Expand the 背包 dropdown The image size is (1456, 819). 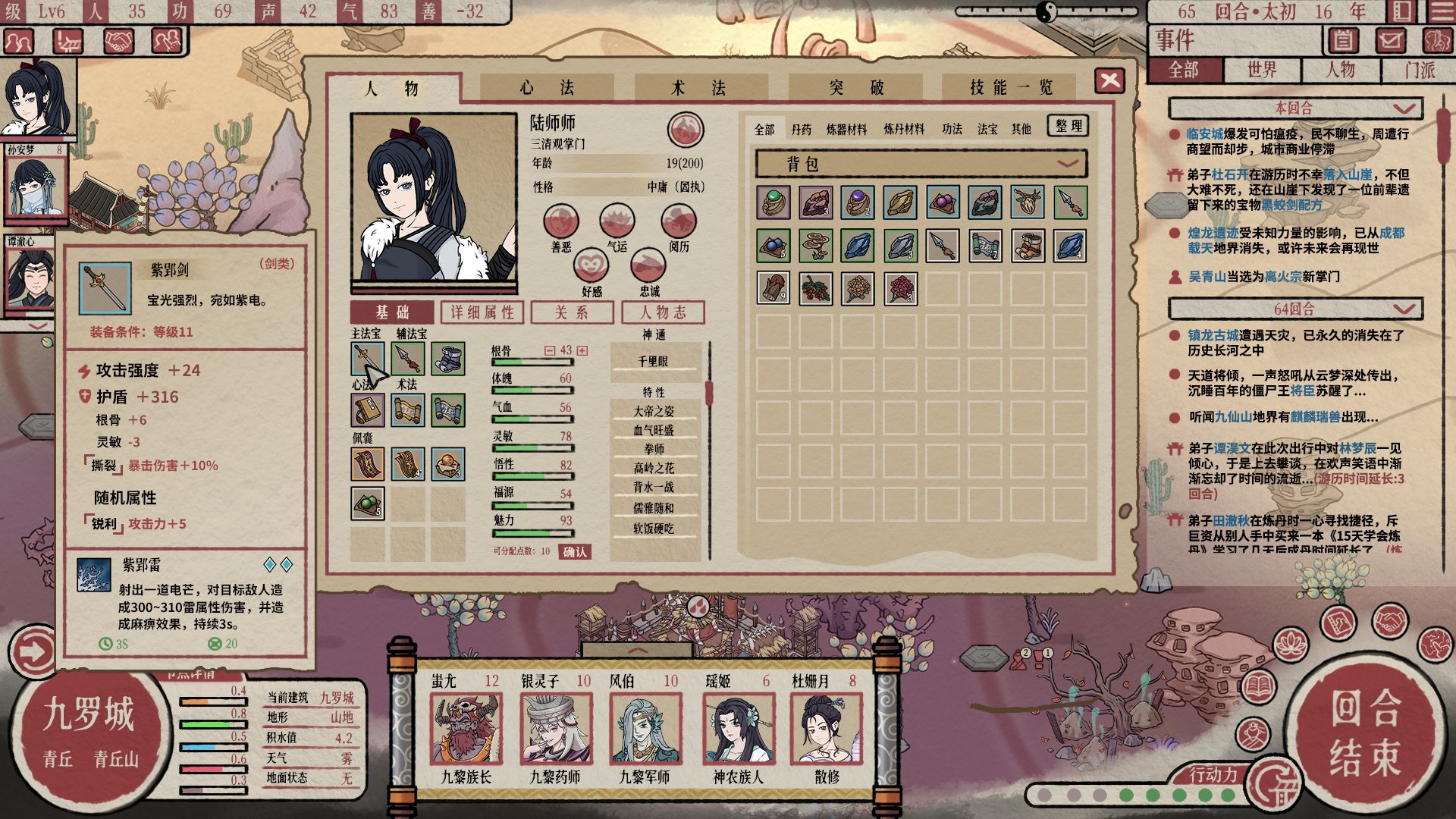[x=1068, y=164]
